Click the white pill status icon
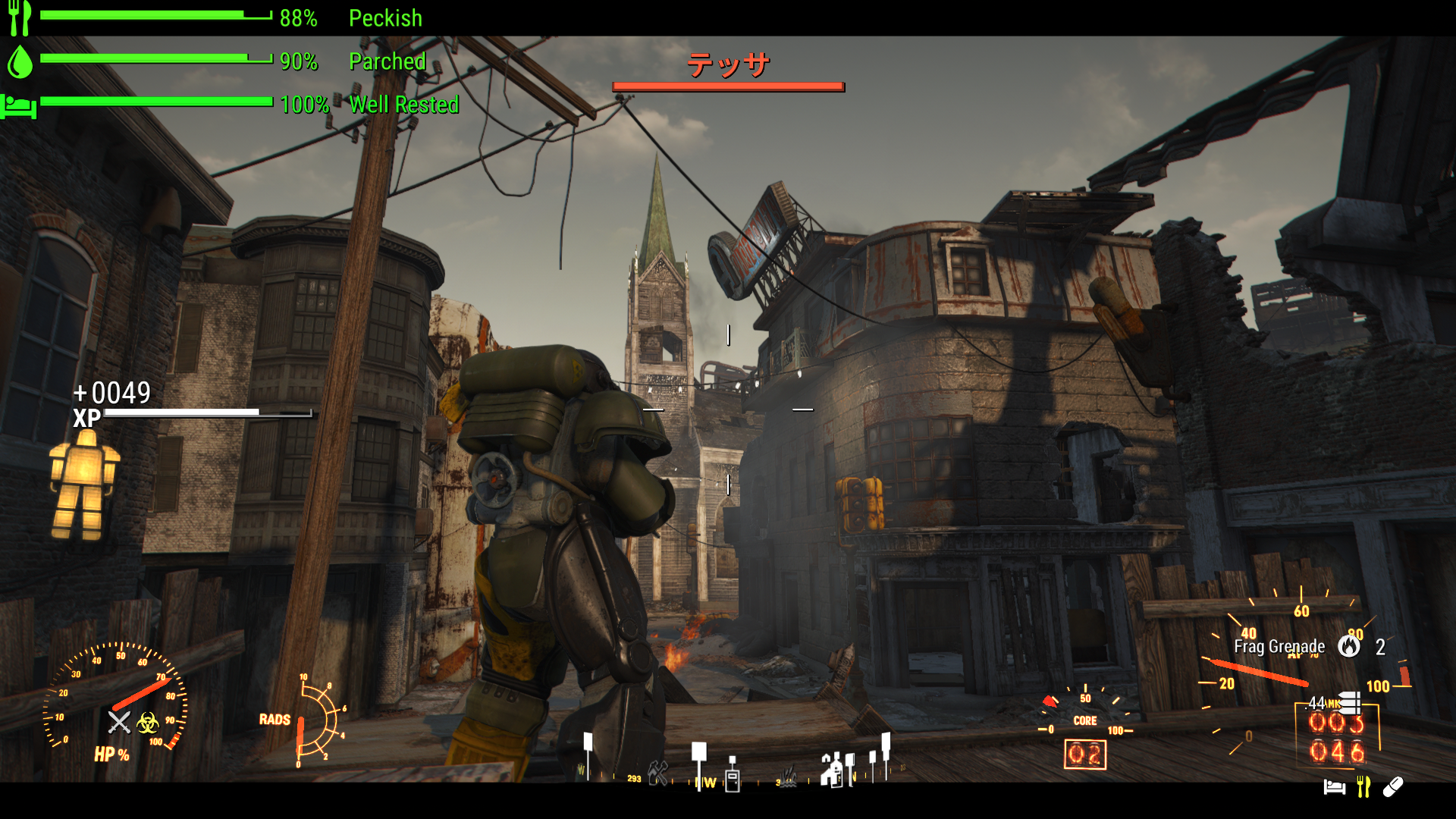This screenshot has width=1456, height=819. tap(1393, 787)
